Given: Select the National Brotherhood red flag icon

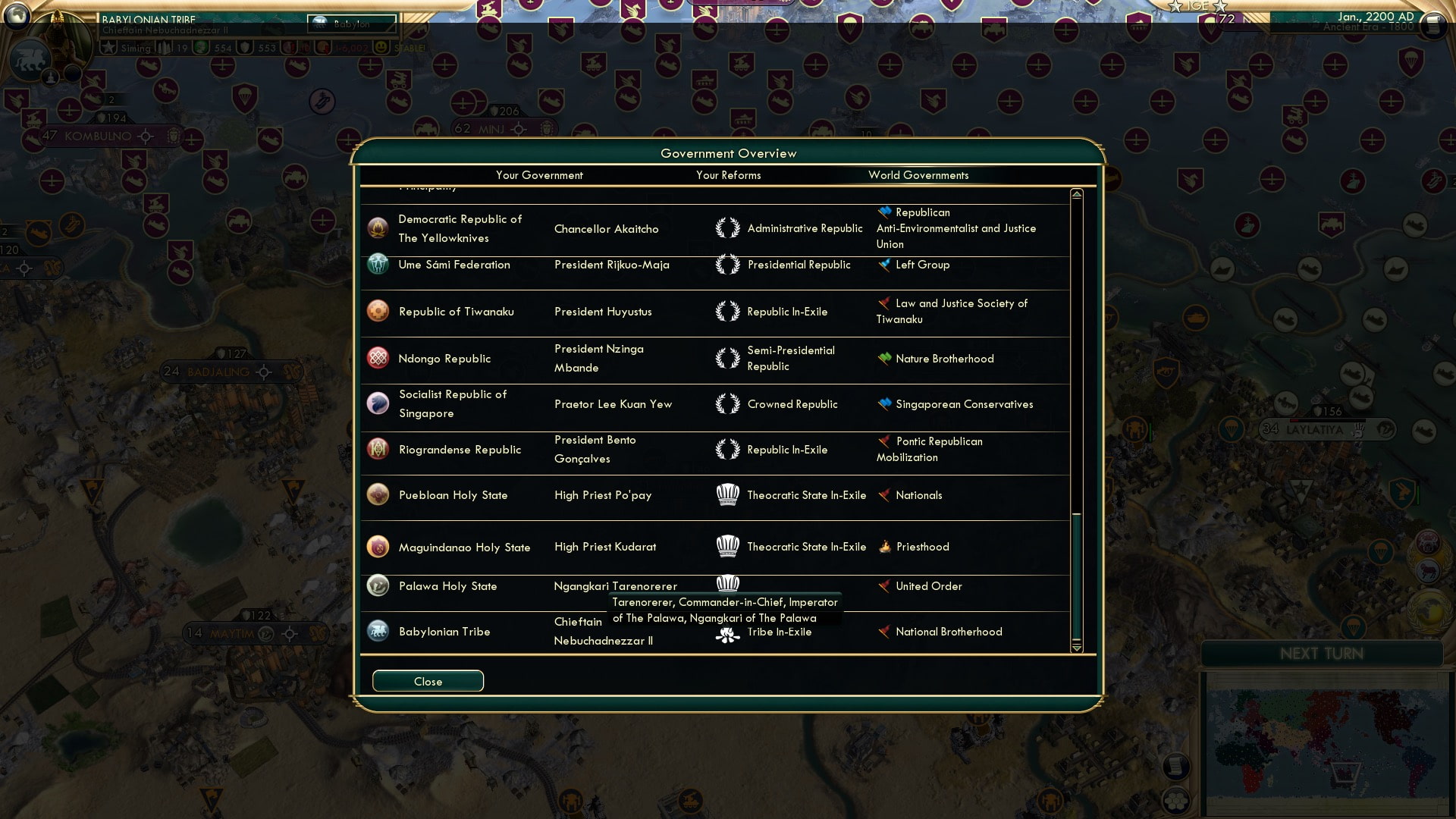Looking at the screenshot, I should point(884,631).
